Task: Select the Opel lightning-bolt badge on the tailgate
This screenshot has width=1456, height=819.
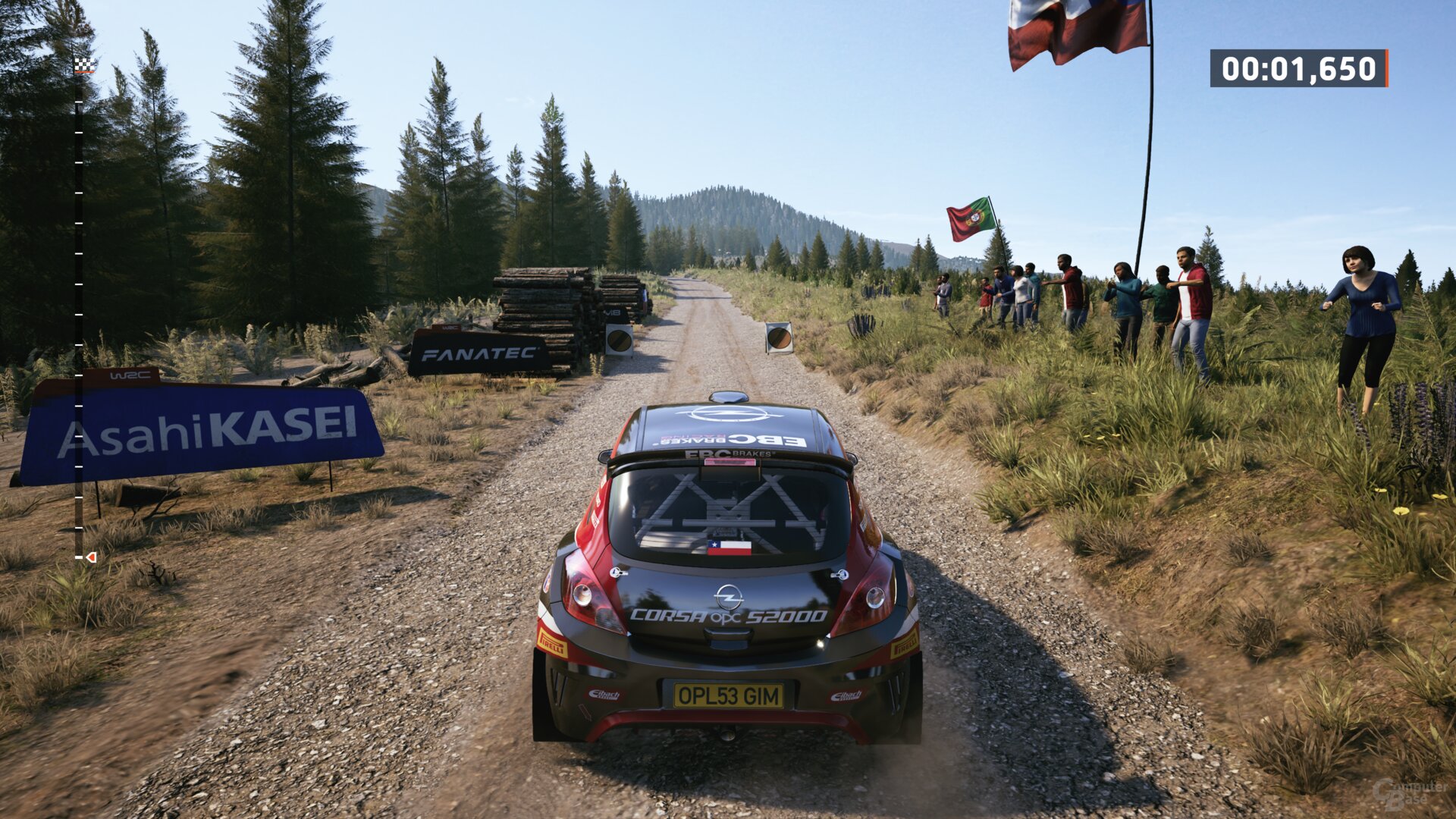Action: coord(729,596)
